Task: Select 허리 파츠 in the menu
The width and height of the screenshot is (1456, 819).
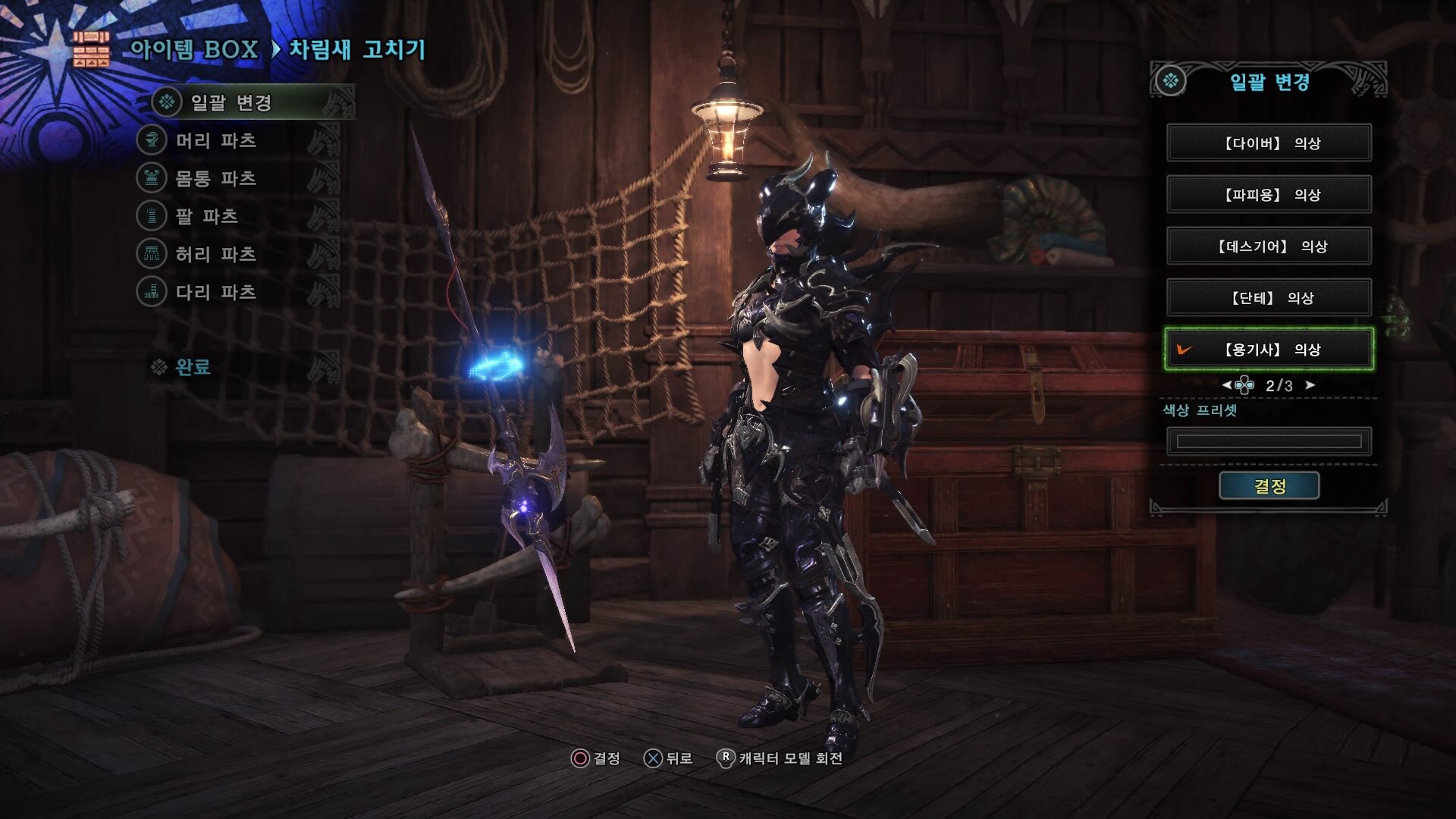Action: 215,254
